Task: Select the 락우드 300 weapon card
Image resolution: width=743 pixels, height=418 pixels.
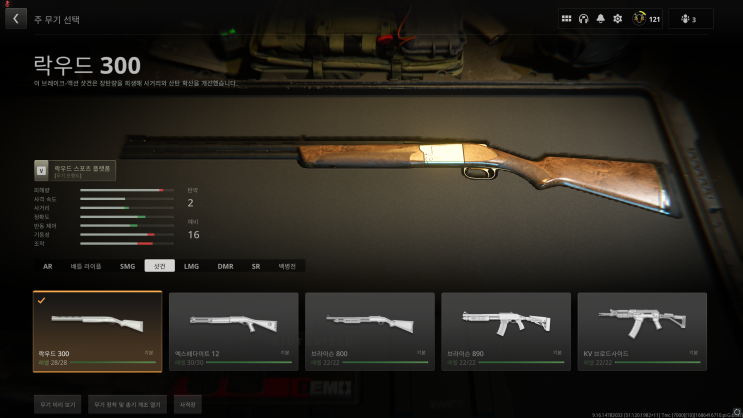Action: (x=97, y=331)
